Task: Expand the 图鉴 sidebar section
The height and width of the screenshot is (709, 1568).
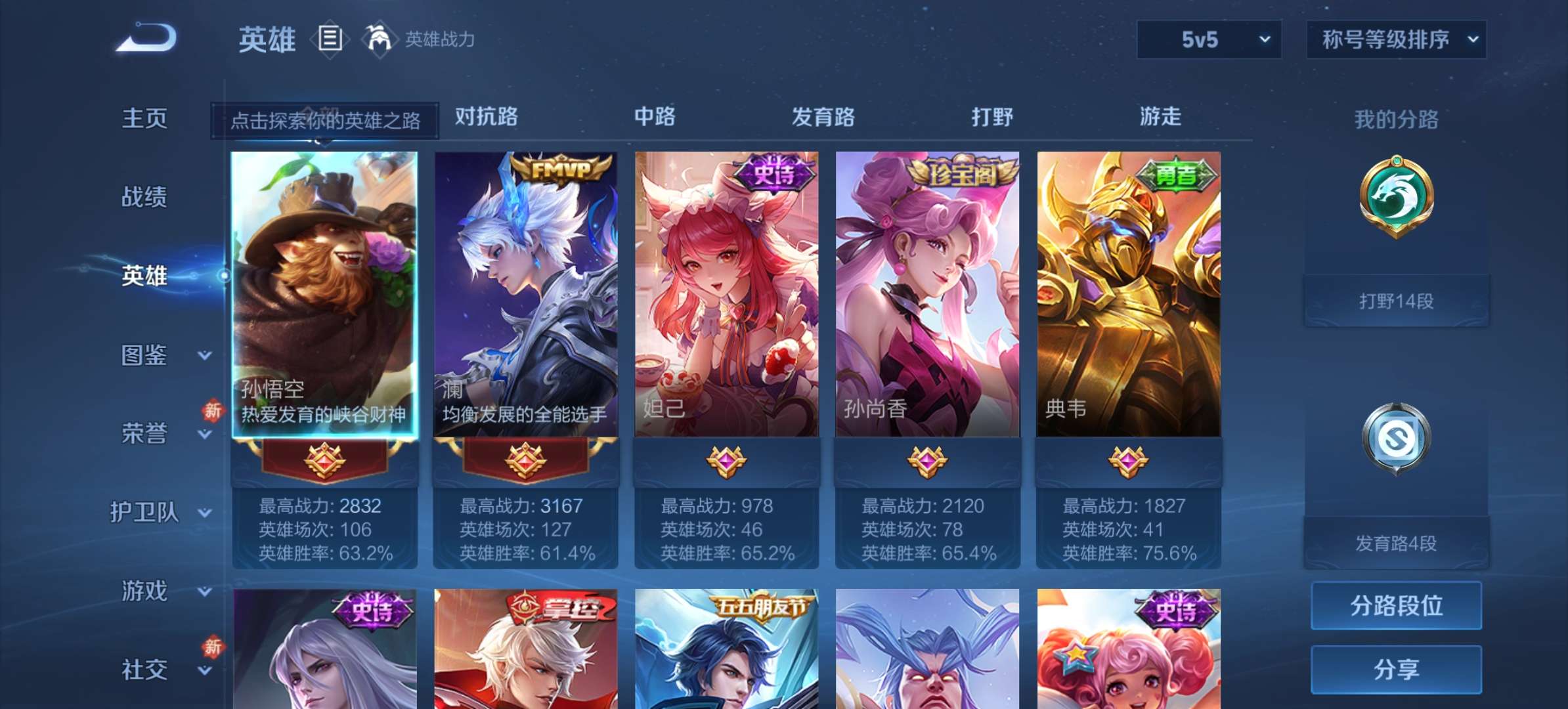Action: [x=144, y=354]
